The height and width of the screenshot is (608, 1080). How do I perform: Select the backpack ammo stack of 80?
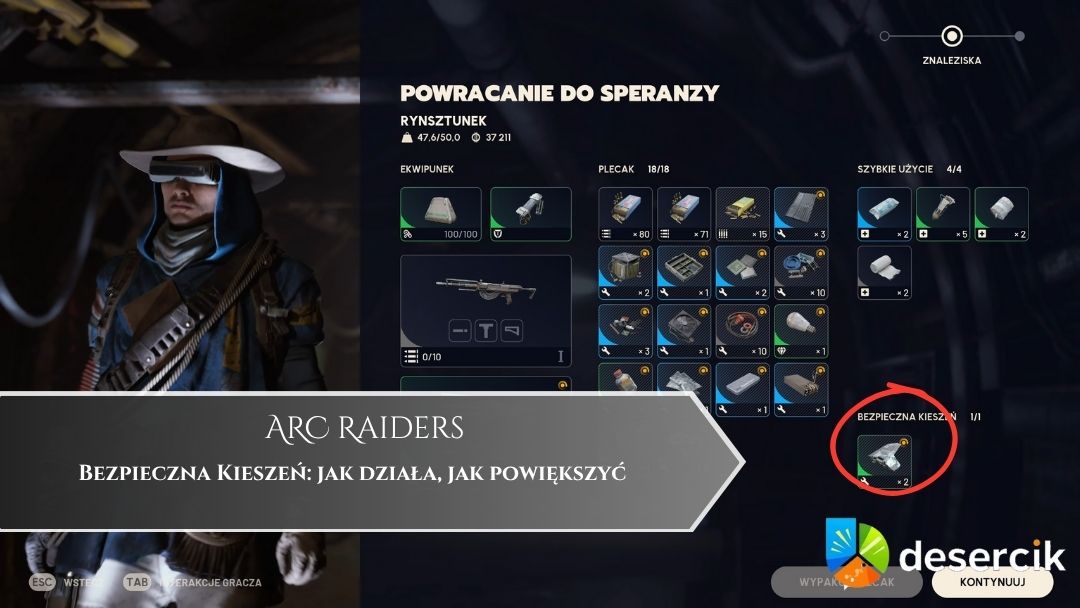click(625, 214)
